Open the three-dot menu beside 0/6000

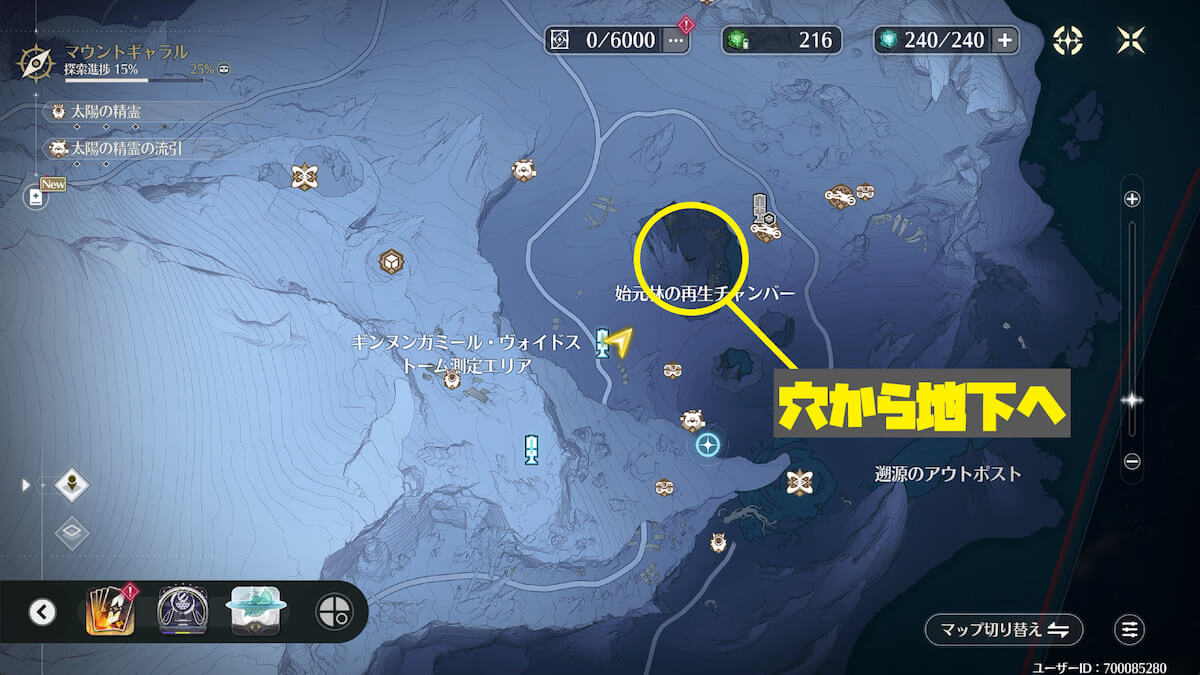coord(677,40)
